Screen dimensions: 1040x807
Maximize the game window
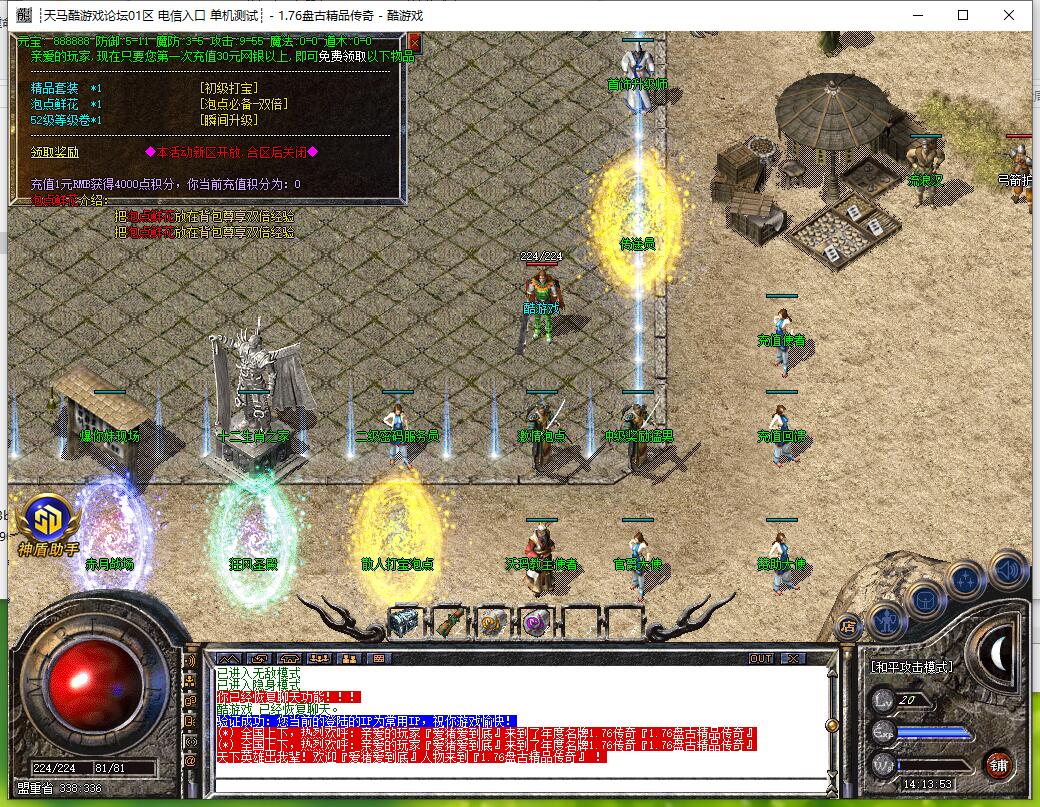[963, 15]
